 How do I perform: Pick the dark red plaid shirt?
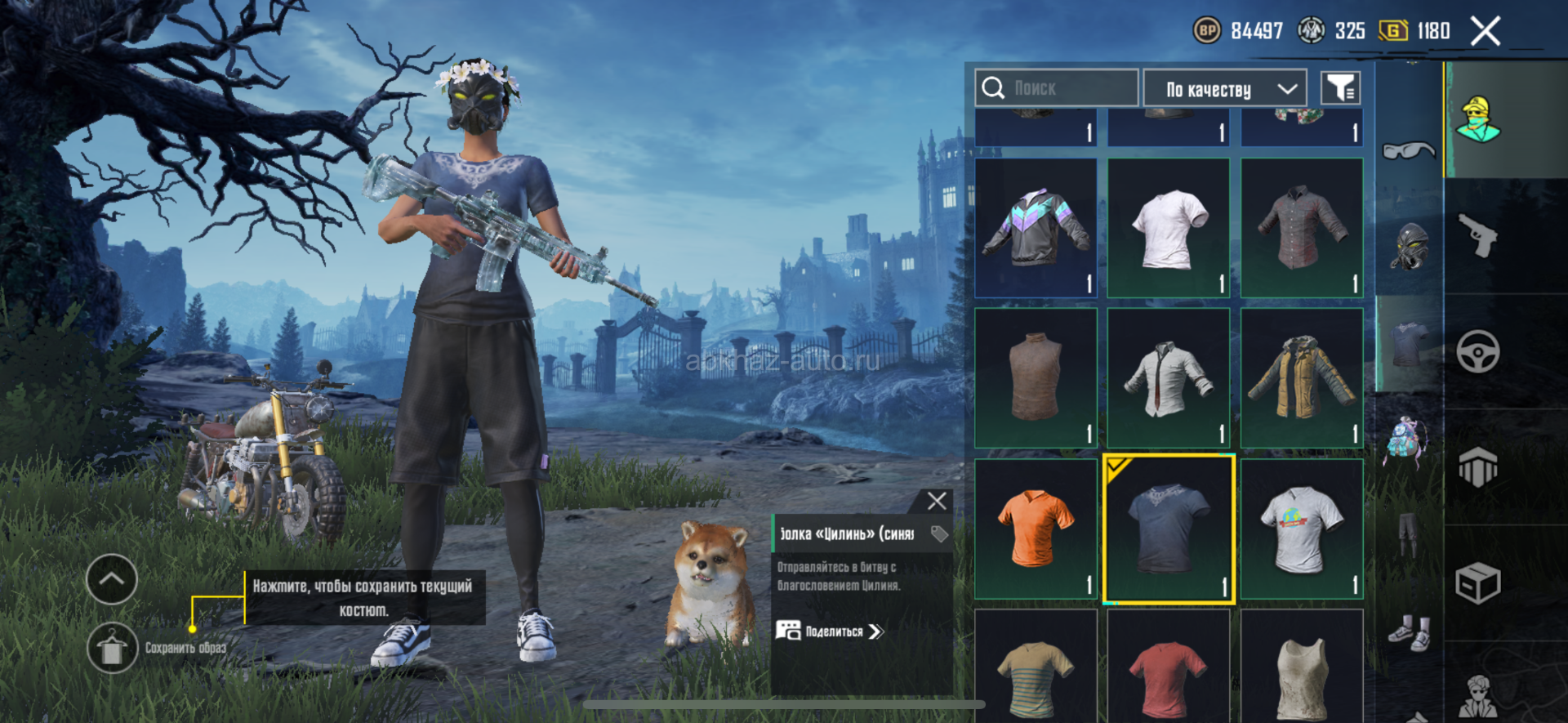[1302, 227]
